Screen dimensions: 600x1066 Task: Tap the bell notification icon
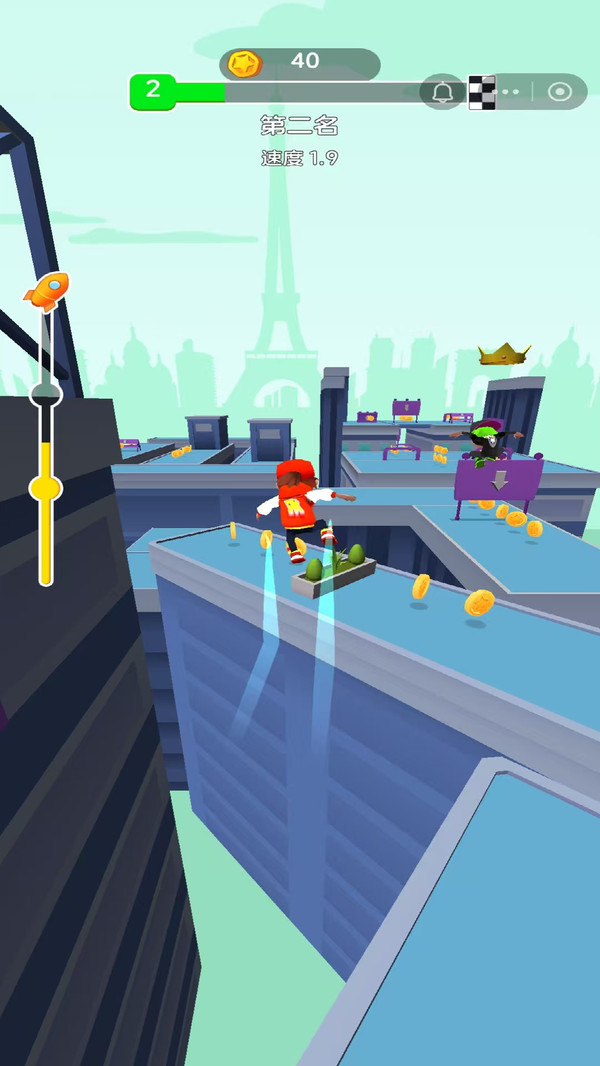(x=443, y=92)
